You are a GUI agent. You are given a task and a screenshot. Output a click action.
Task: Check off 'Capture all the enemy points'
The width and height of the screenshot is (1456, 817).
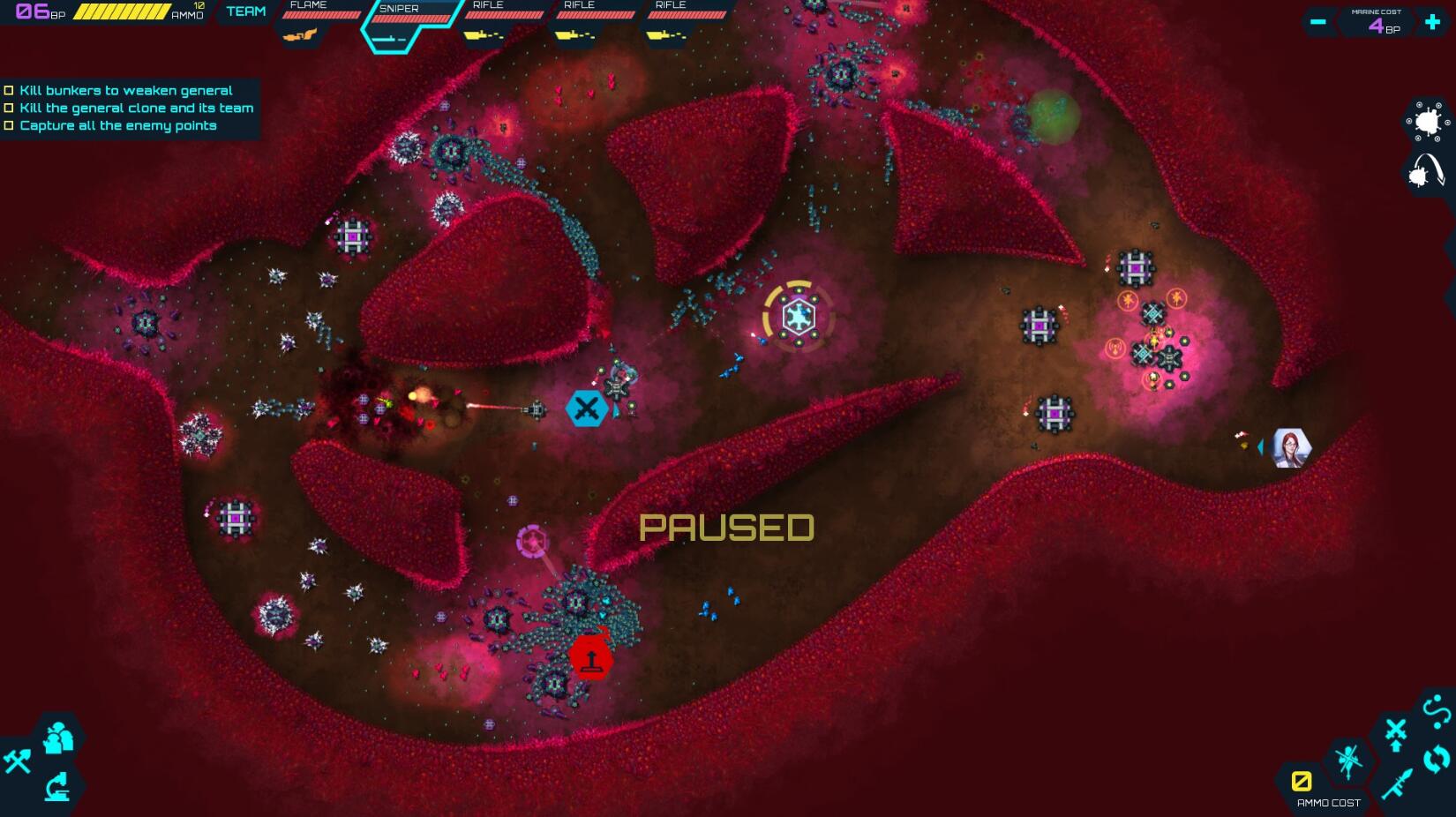(x=11, y=125)
